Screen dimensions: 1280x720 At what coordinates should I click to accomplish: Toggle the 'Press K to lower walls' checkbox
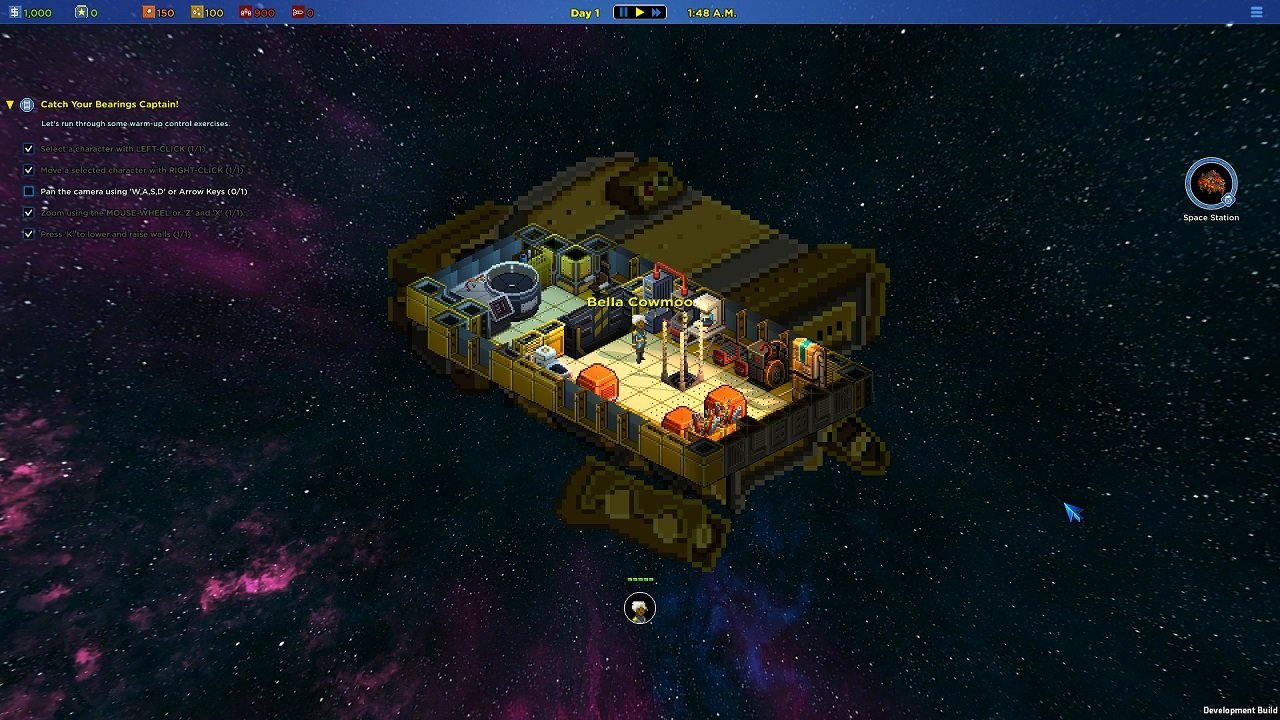28,233
